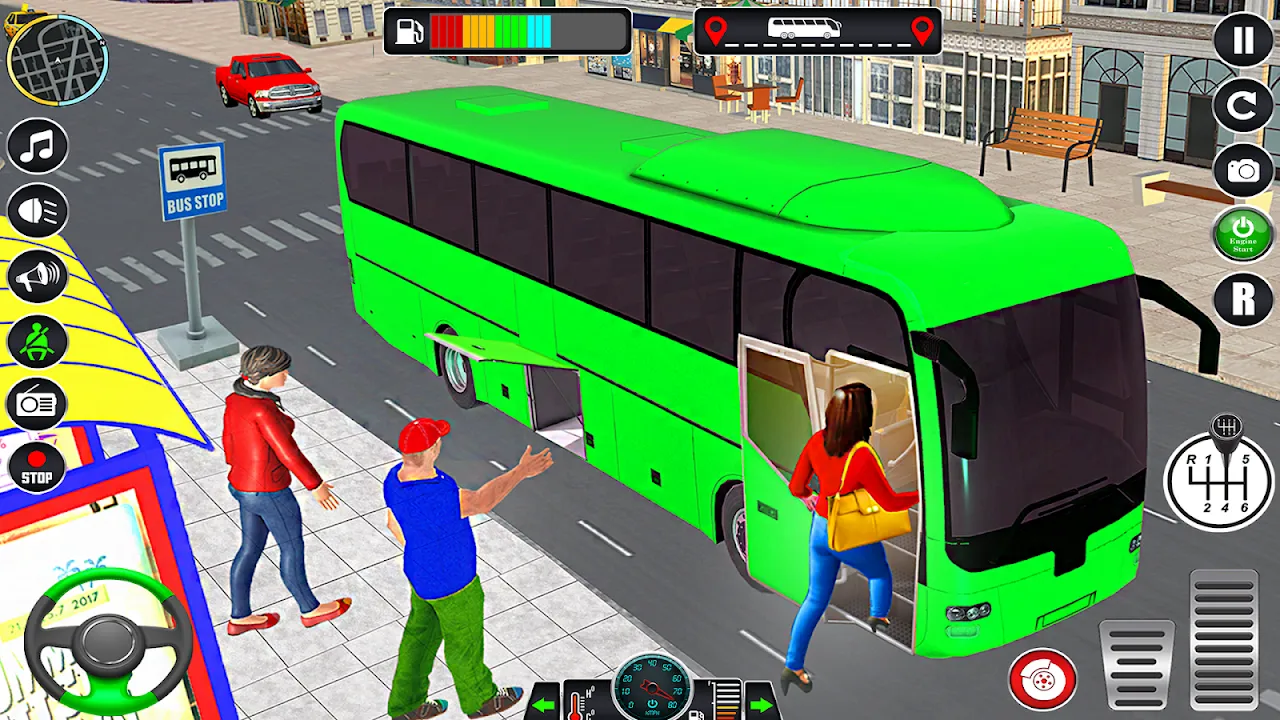Apply the brake pedal
The height and width of the screenshot is (720, 1280).
[1137, 665]
